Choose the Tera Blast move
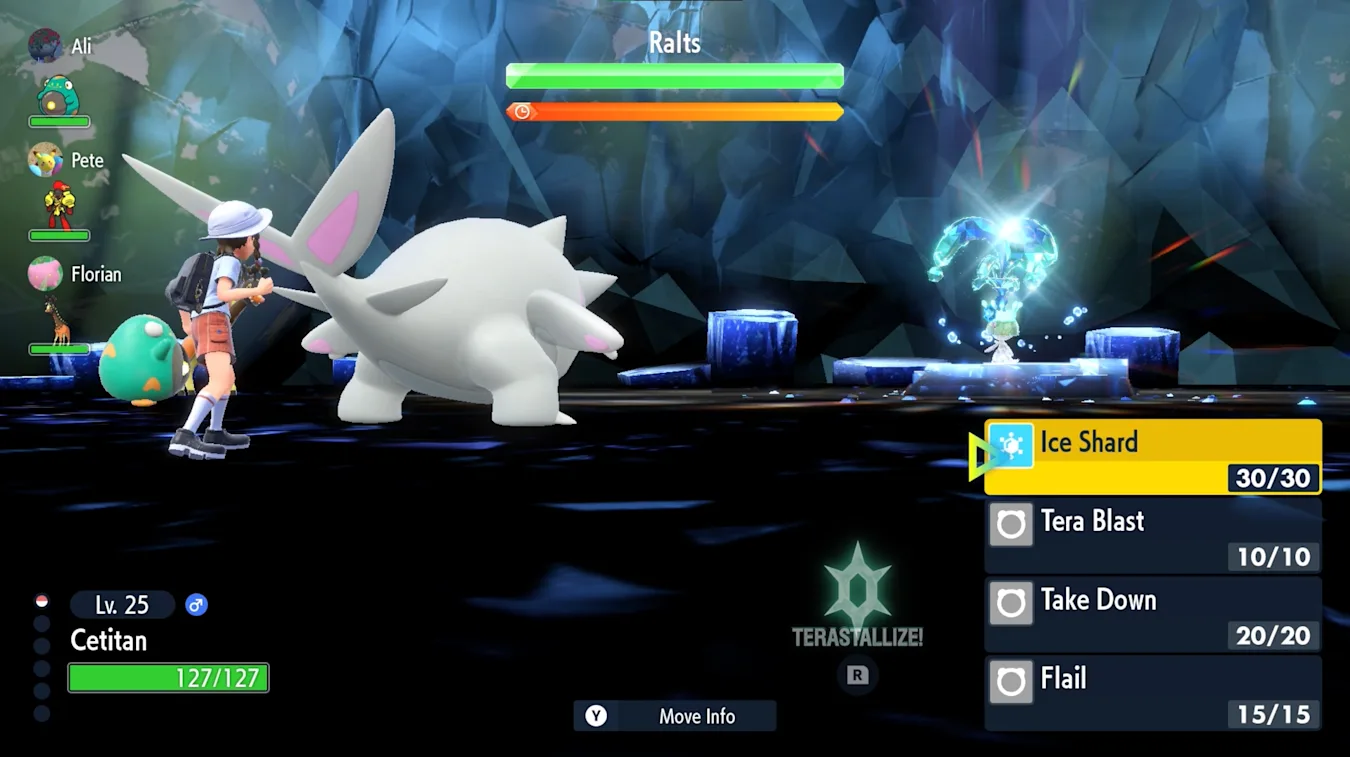This screenshot has width=1350, height=757. (1152, 536)
